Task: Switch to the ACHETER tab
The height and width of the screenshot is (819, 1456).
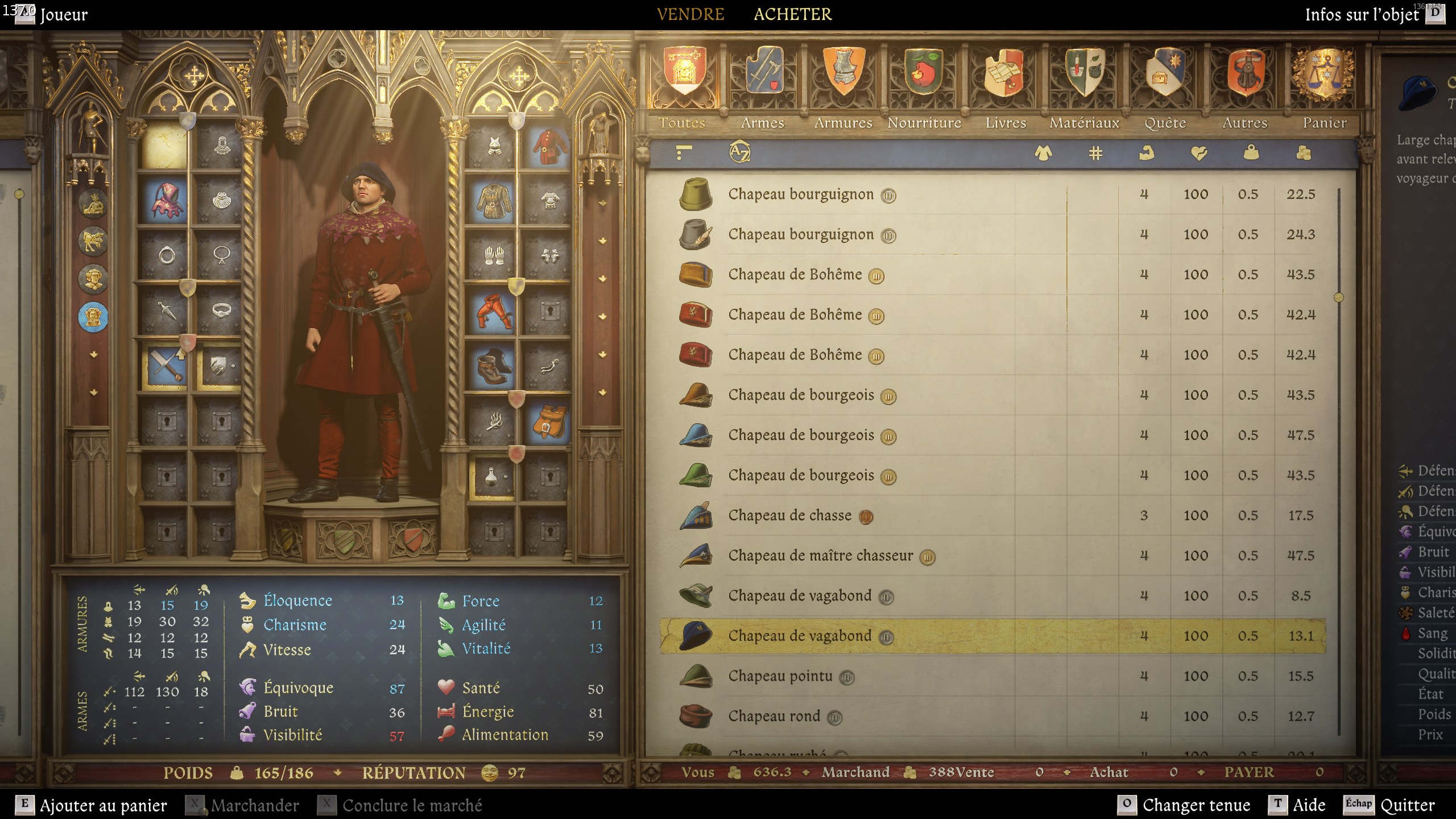Action: point(793,14)
